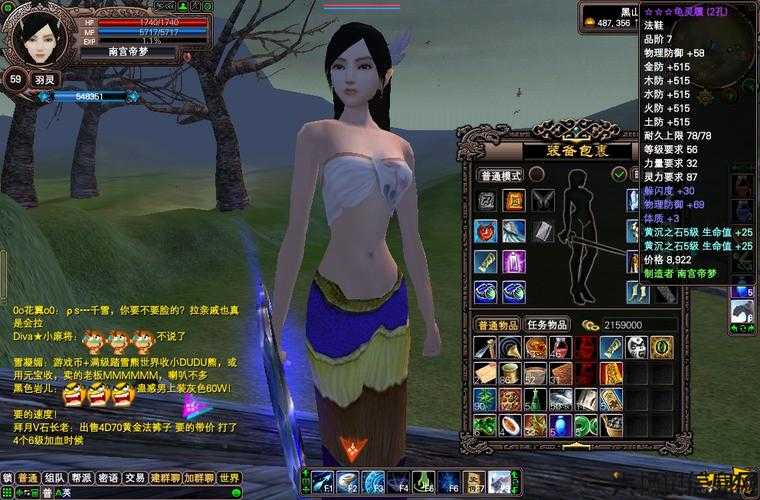
Task: Switch chat to the 组队 channel
Action: pyautogui.click(x=54, y=478)
